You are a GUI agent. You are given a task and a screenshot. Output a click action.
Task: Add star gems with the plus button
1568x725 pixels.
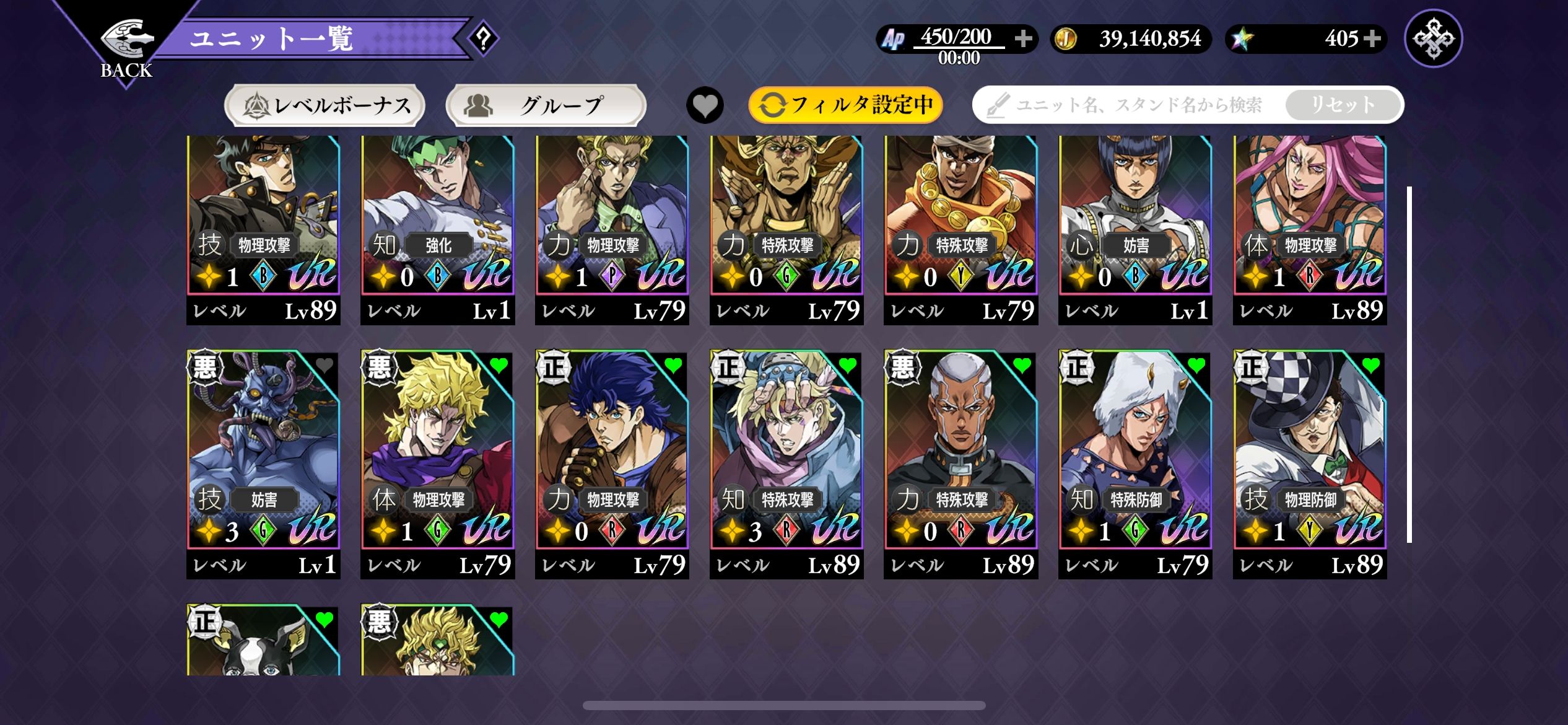point(1372,38)
